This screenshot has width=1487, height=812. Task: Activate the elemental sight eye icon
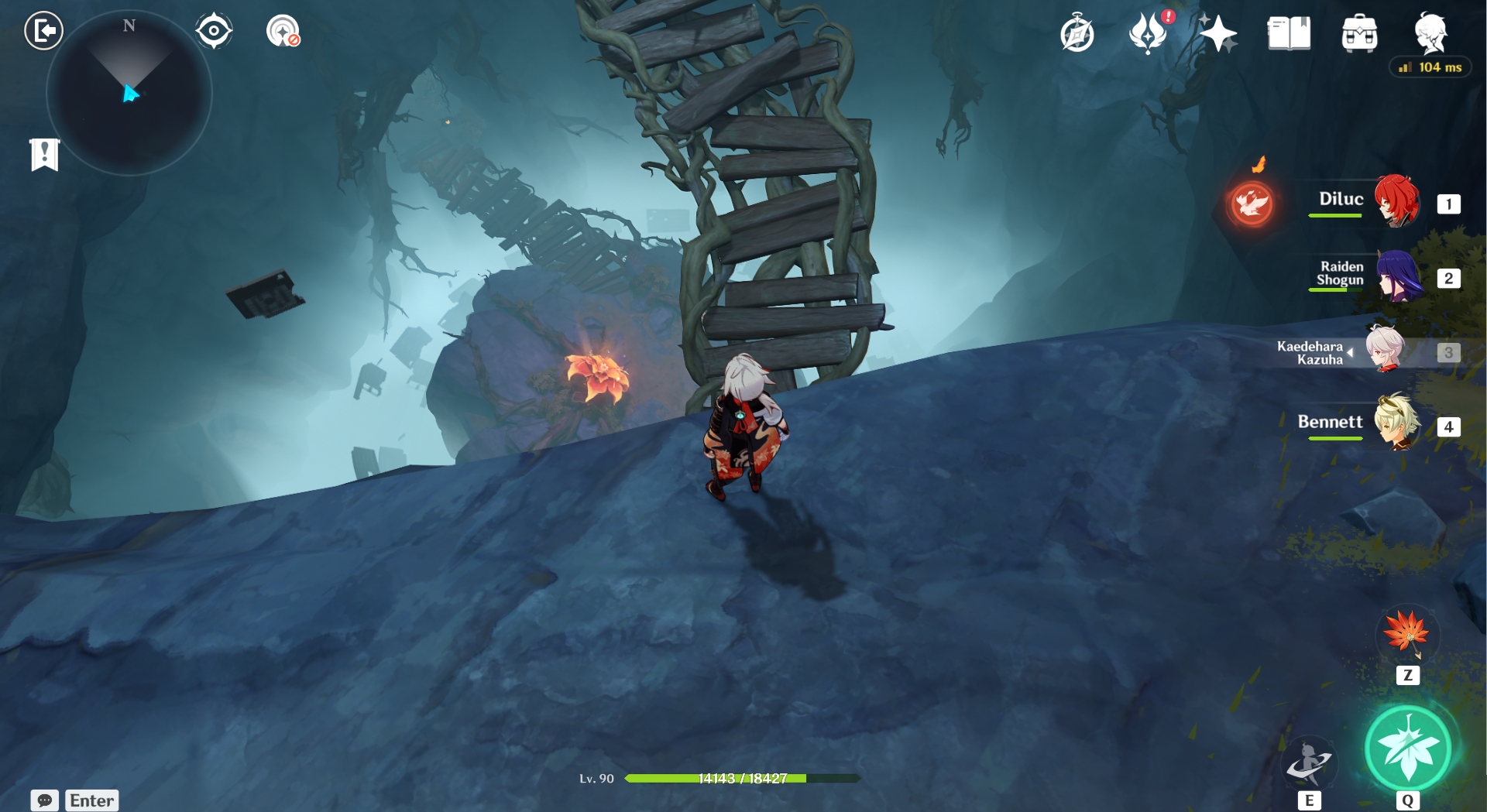214,31
